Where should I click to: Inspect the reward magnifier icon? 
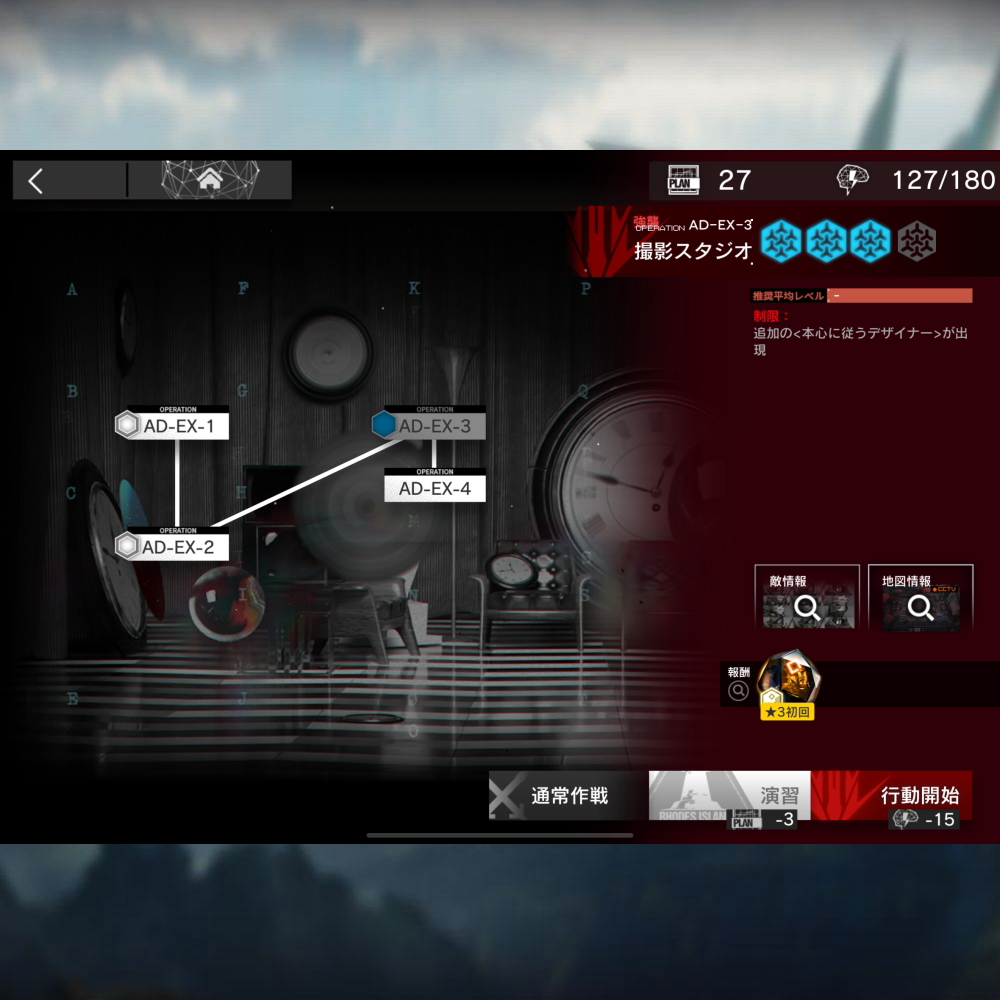(739, 690)
